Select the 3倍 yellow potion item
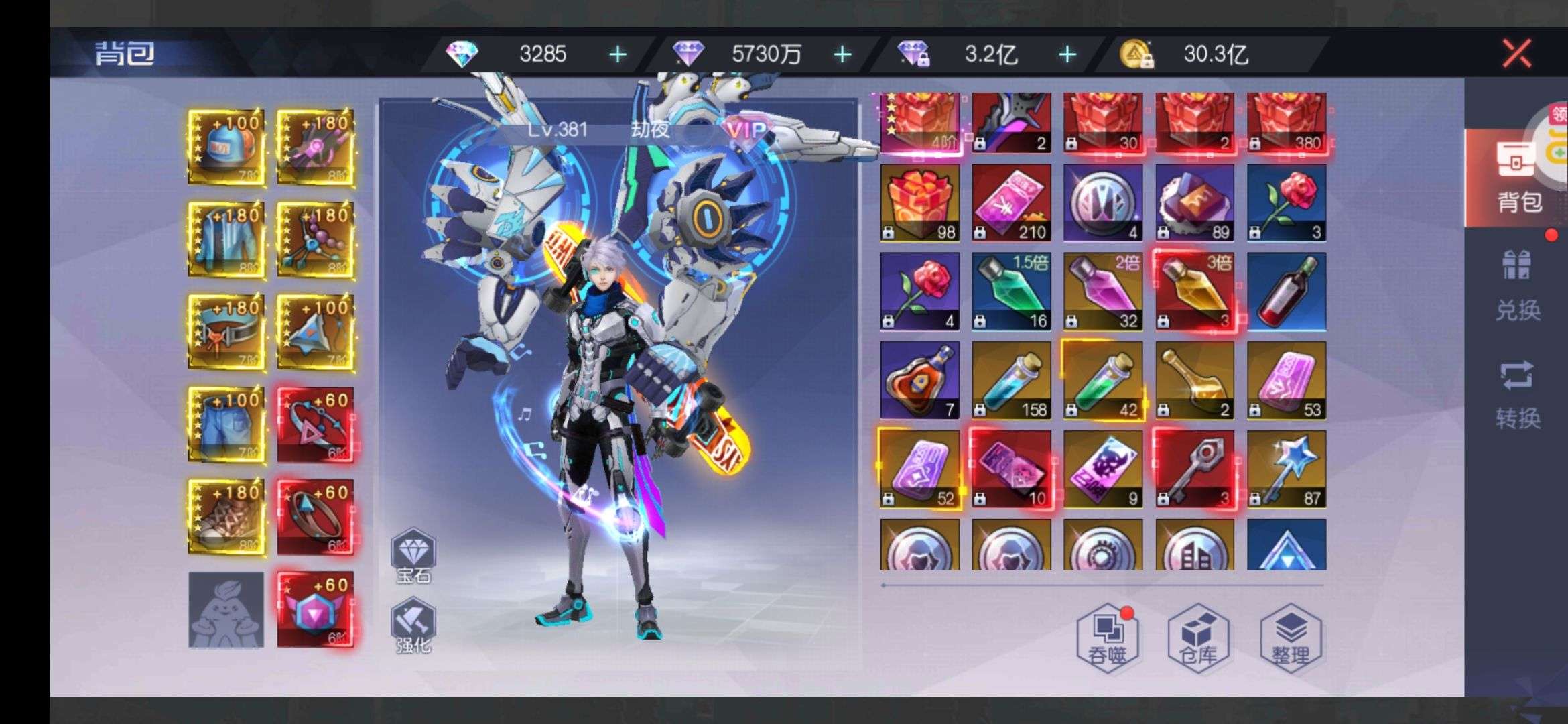Image resolution: width=1568 pixels, height=724 pixels. tap(1195, 292)
